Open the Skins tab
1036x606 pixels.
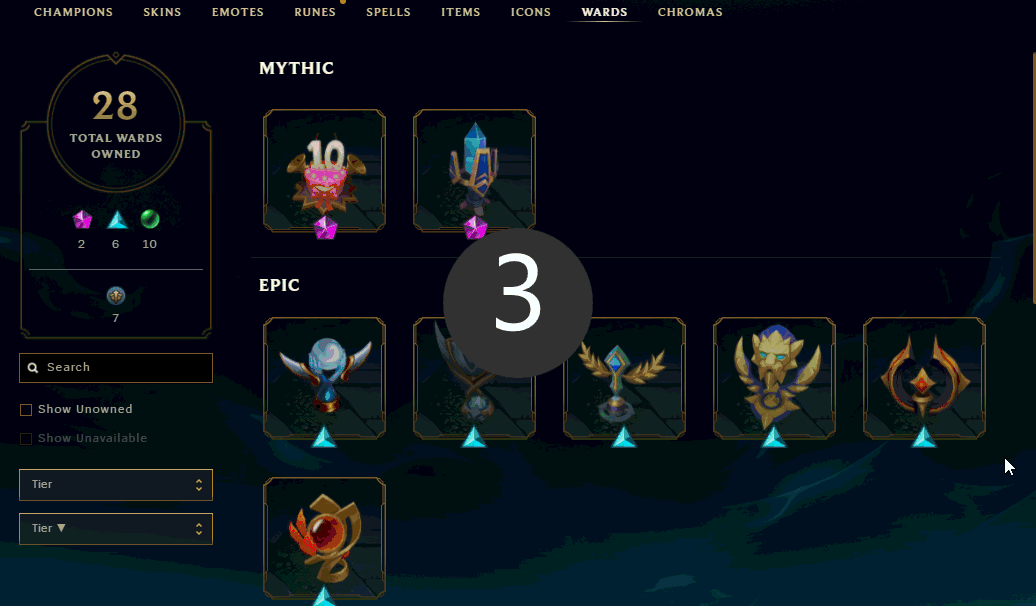coord(162,13)
